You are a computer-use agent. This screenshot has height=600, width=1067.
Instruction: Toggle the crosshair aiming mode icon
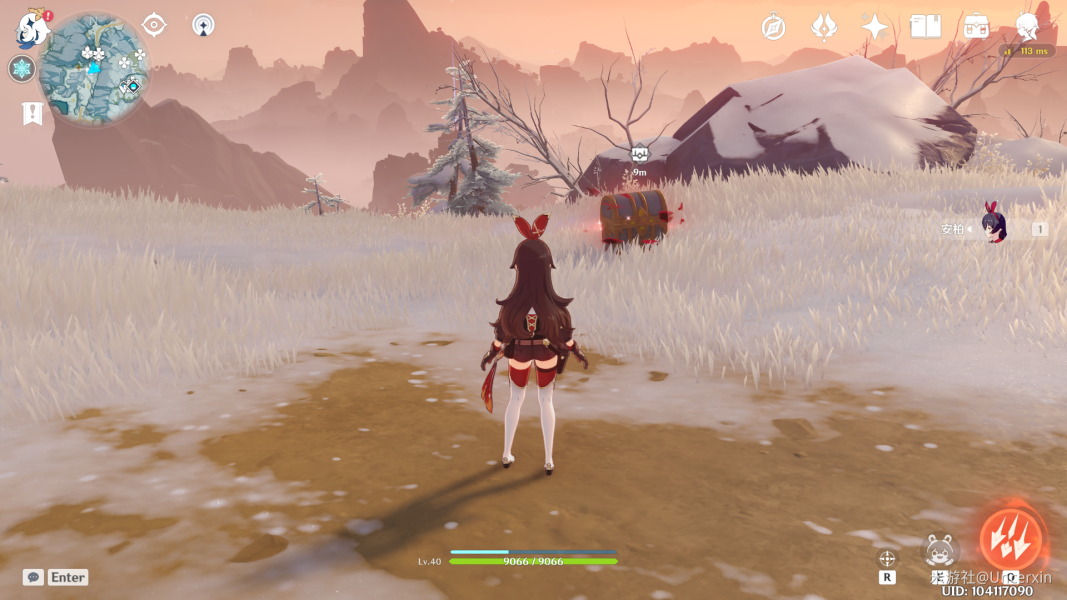click(887, 558)
